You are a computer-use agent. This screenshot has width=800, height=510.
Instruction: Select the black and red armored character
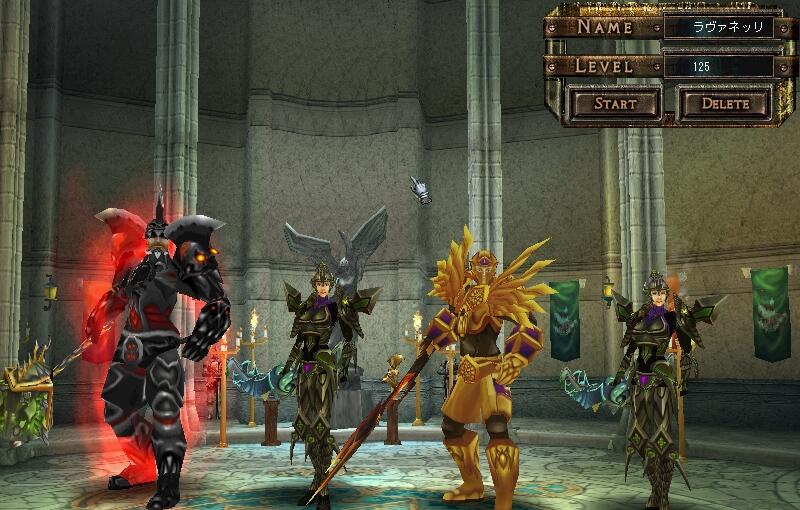click(160, 340)
